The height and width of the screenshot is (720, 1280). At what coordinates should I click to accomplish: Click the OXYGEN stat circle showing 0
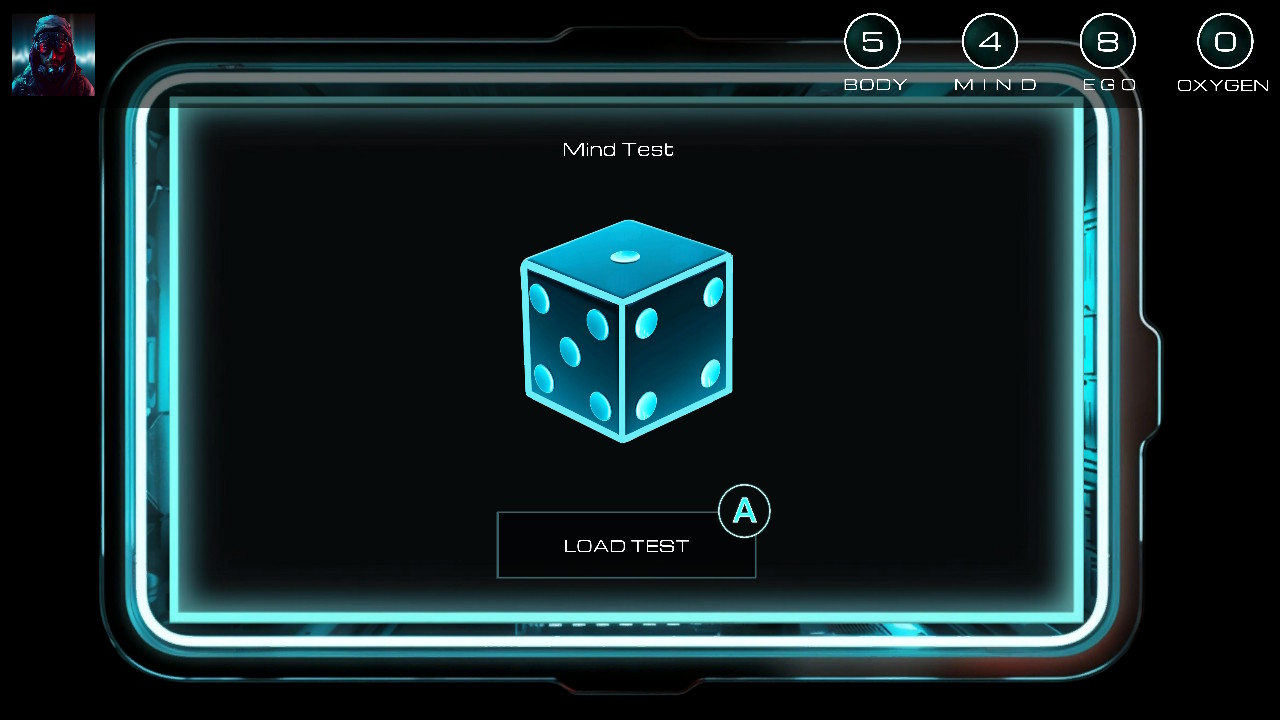(x=1224, y=41)
